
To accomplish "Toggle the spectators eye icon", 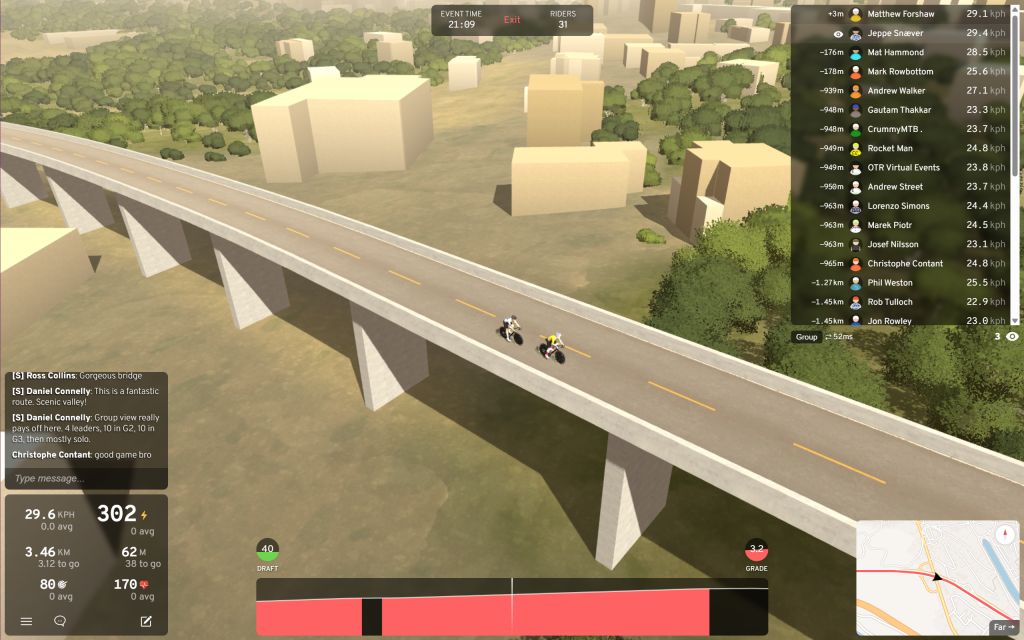I will 1012,337.
